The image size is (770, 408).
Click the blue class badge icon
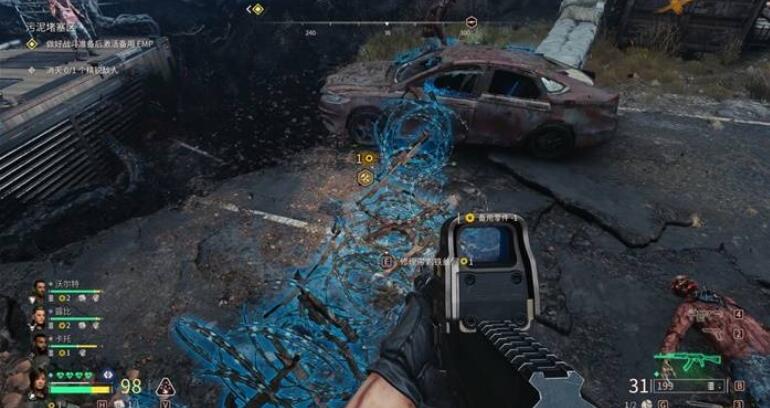click(x=108, y=374)
